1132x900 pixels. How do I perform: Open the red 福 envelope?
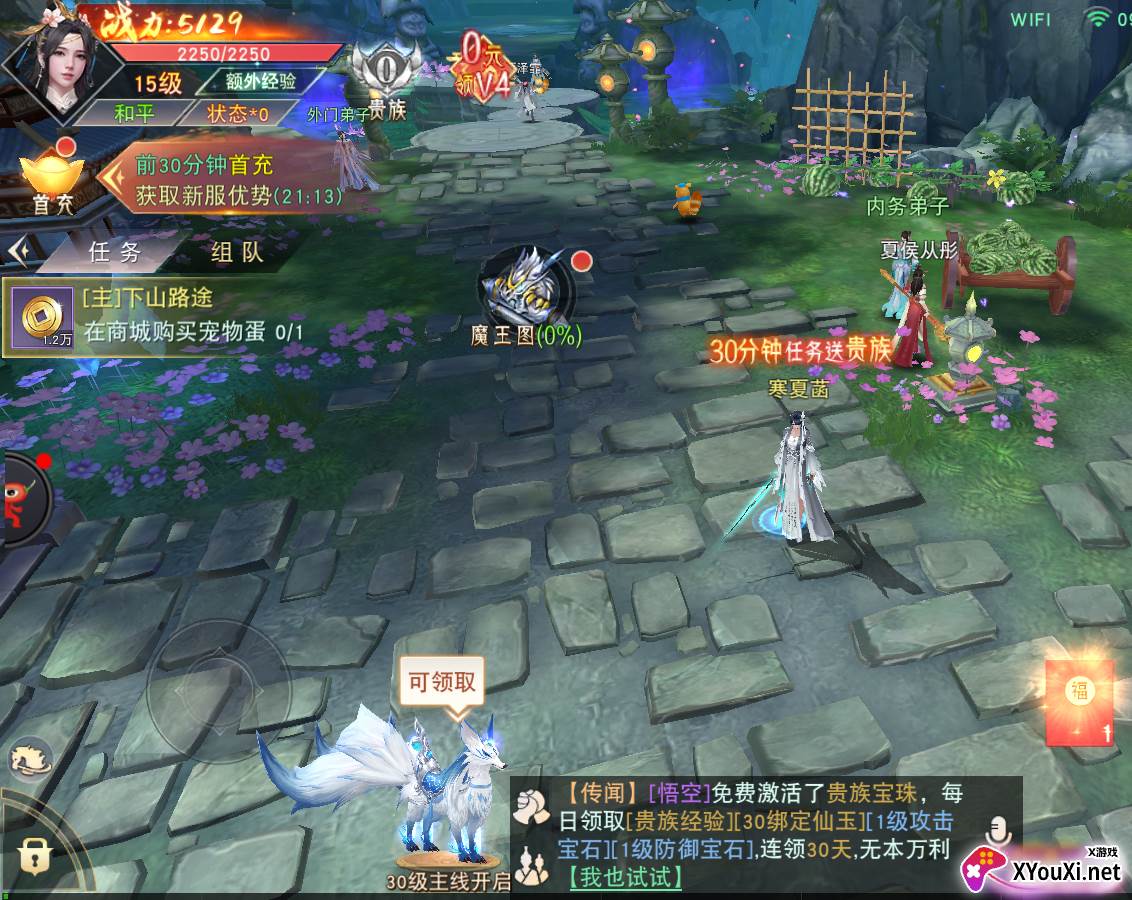pyautogui.click(x=1079, y=701)
